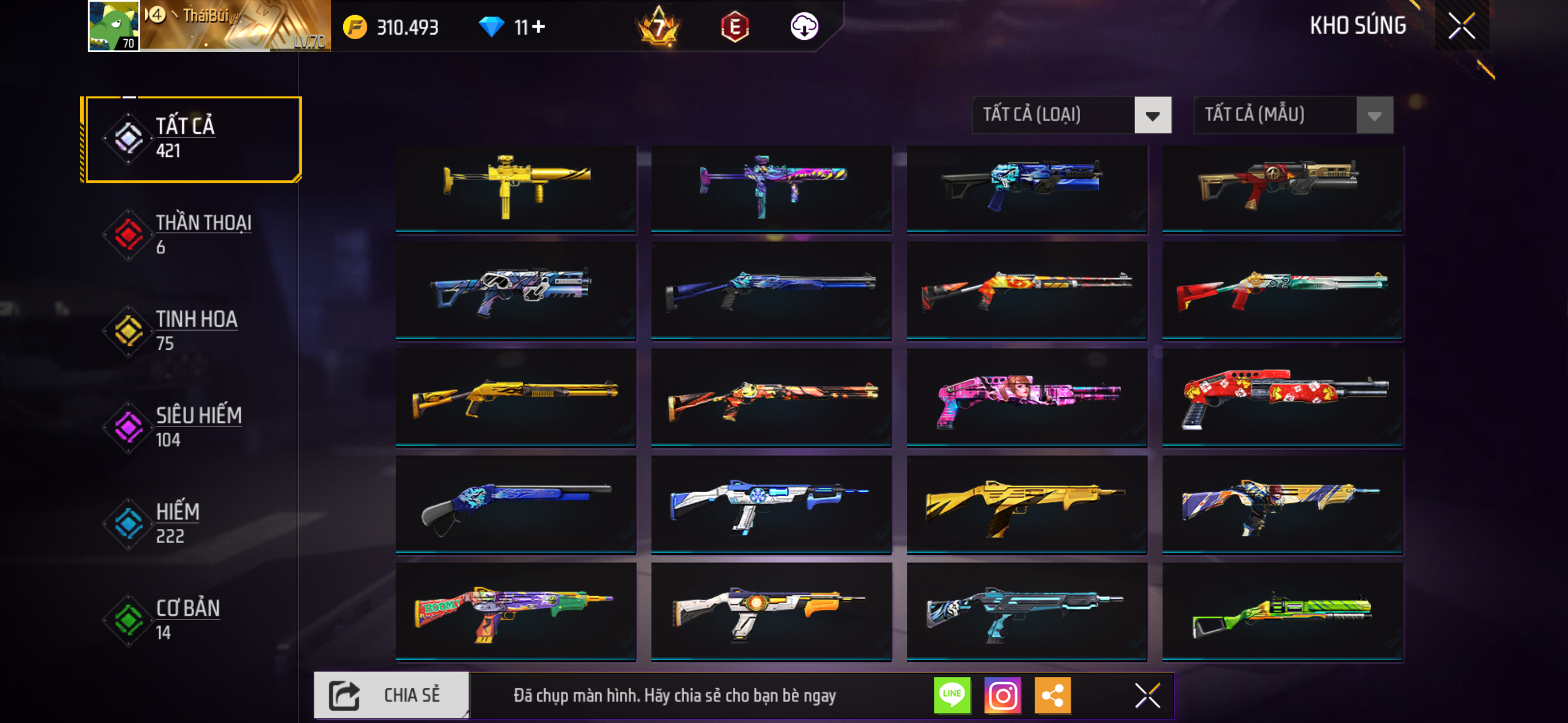Open the orange general share icon
Screen dimensions: 1568x723
[x=1053, y=695]
